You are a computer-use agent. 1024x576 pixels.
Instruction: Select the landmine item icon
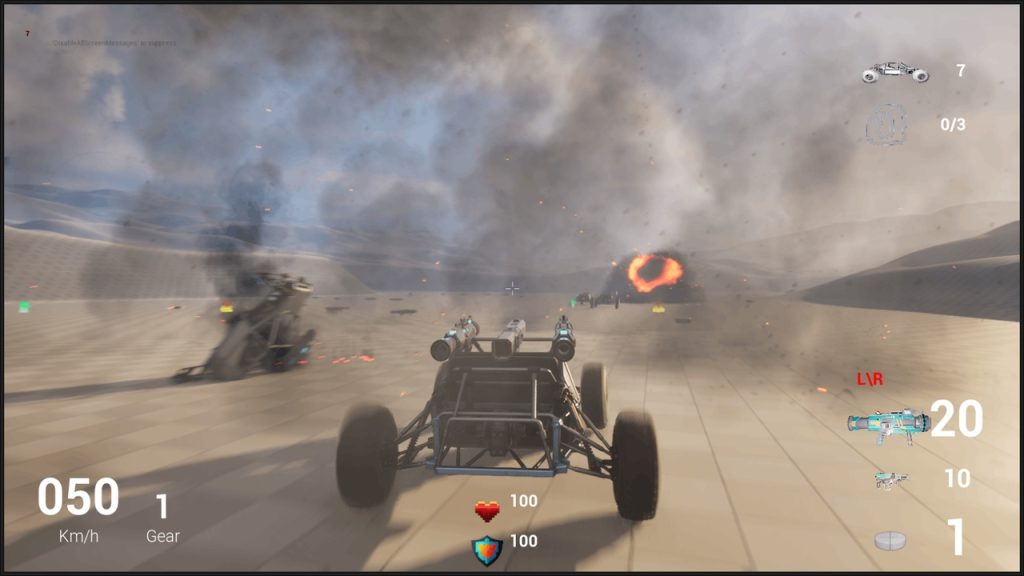tap(890, 540)
